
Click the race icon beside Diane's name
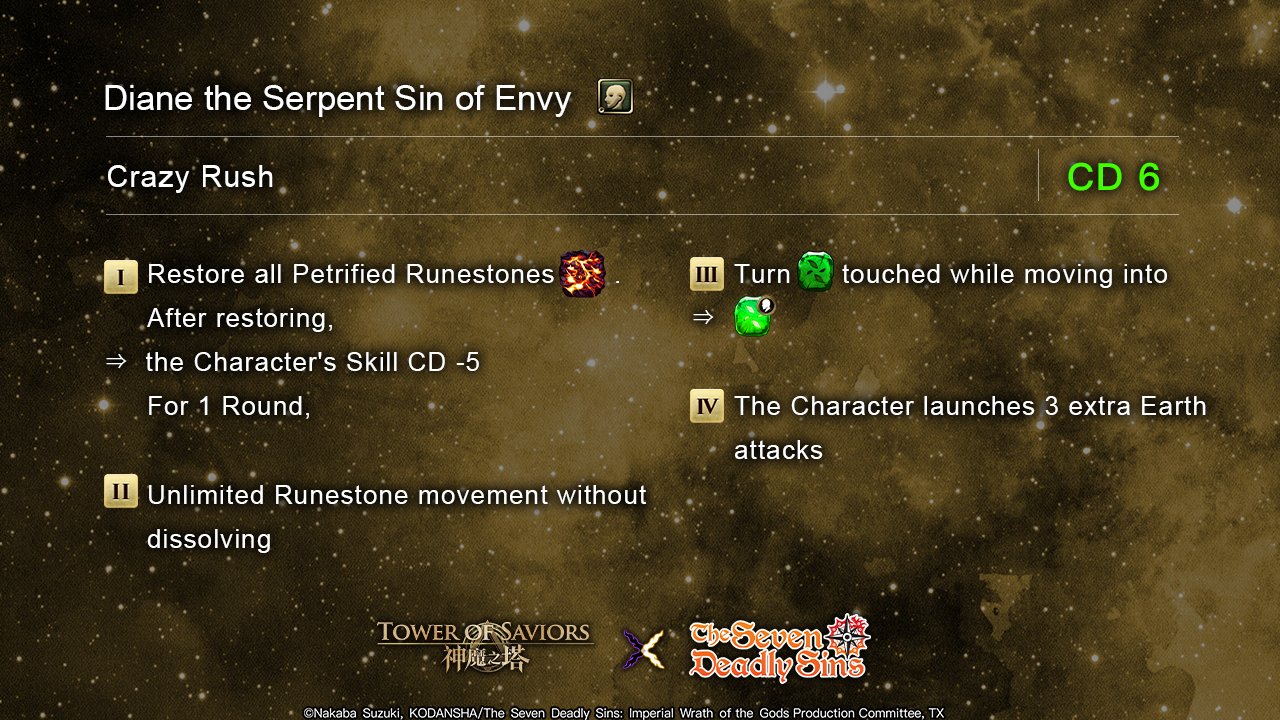click(x=615, y=97)
